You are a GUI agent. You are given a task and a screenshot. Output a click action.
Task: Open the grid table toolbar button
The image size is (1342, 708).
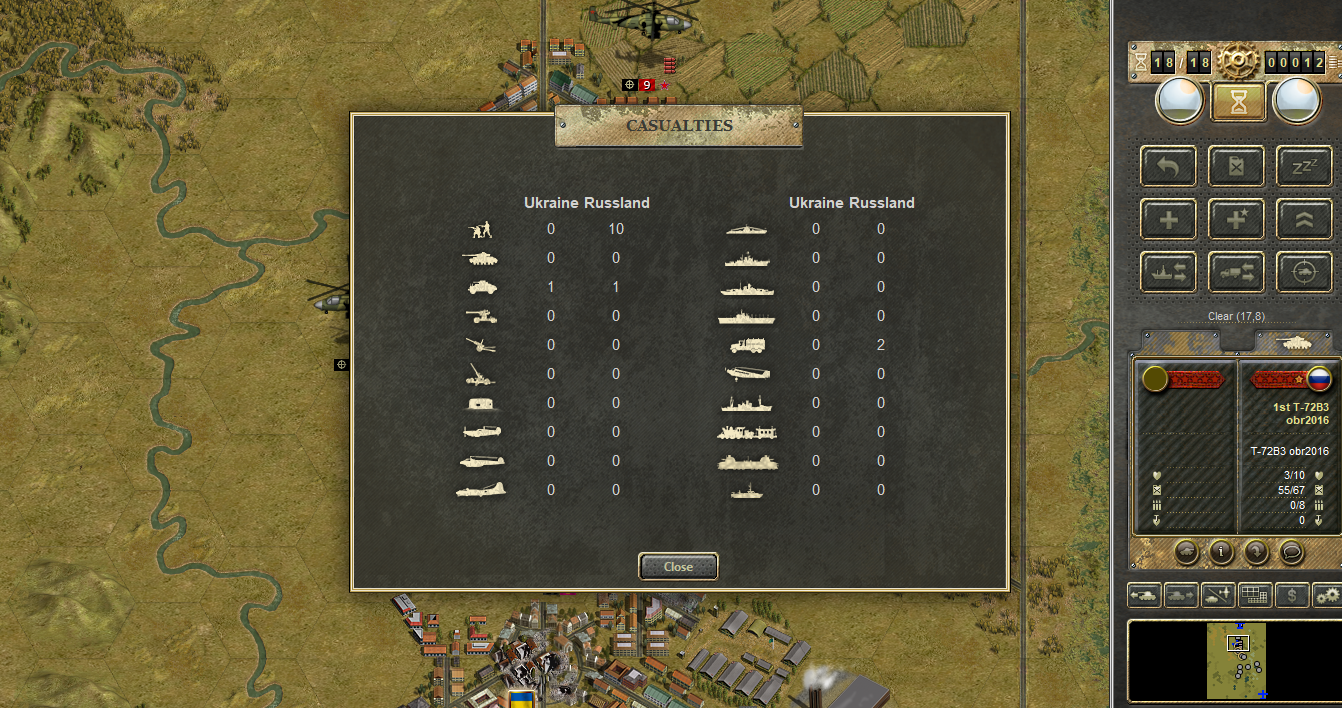coord(1255,595)
